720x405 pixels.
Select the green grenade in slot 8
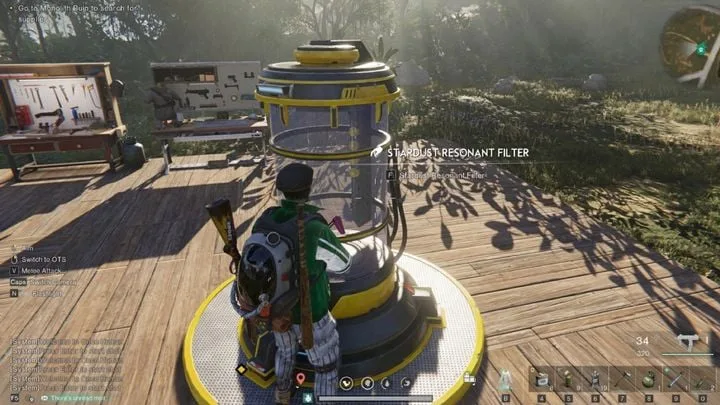point(647,380)
